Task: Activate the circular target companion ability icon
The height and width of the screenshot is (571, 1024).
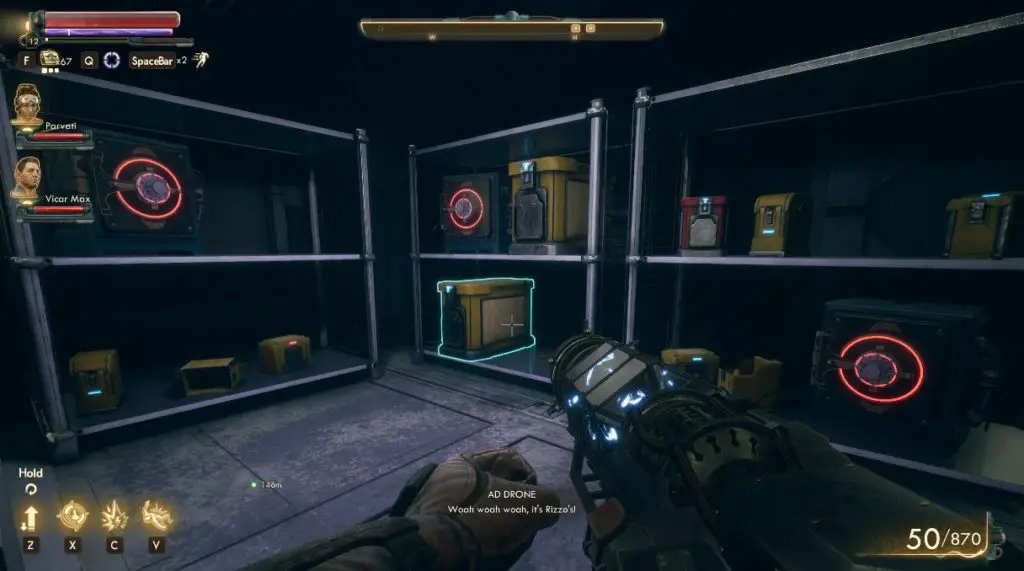Action: pos(72,515)
